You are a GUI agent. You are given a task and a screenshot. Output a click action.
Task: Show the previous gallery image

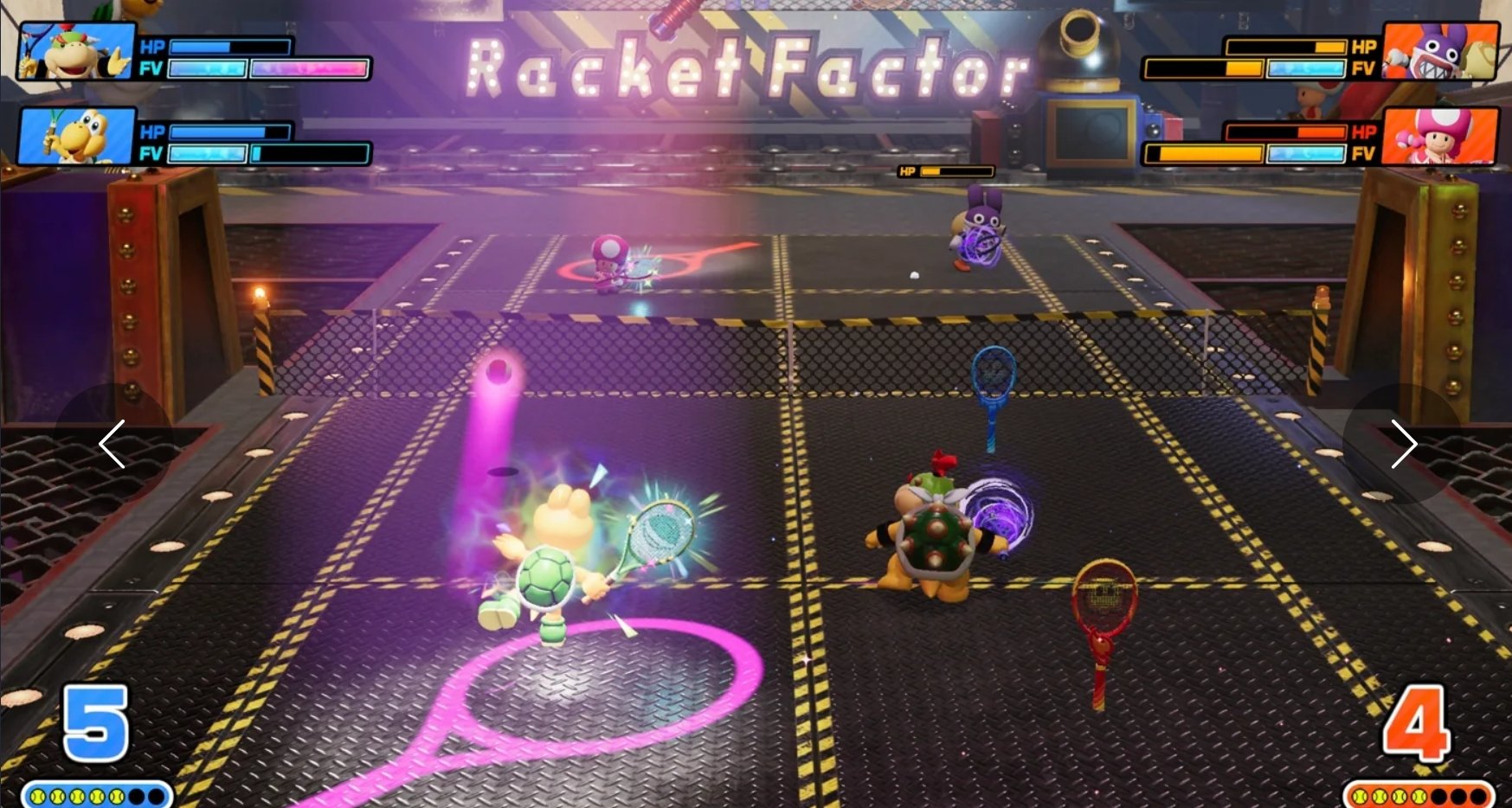(x=113, y=444)
